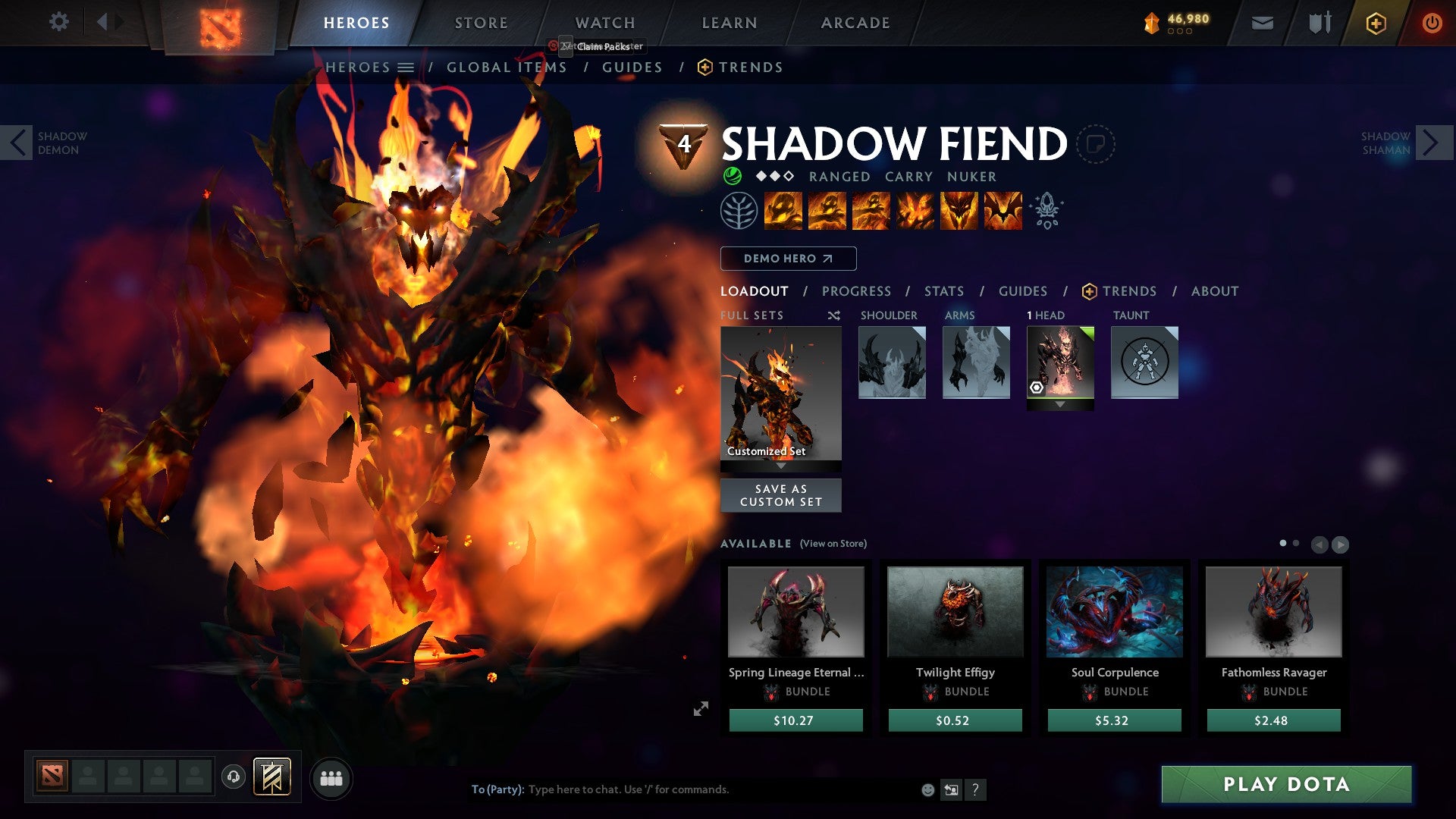Viewport: 1456px width, 819px height.
Task: Click View on Store link
Action: pyautogui.click(x=833, y=544)
